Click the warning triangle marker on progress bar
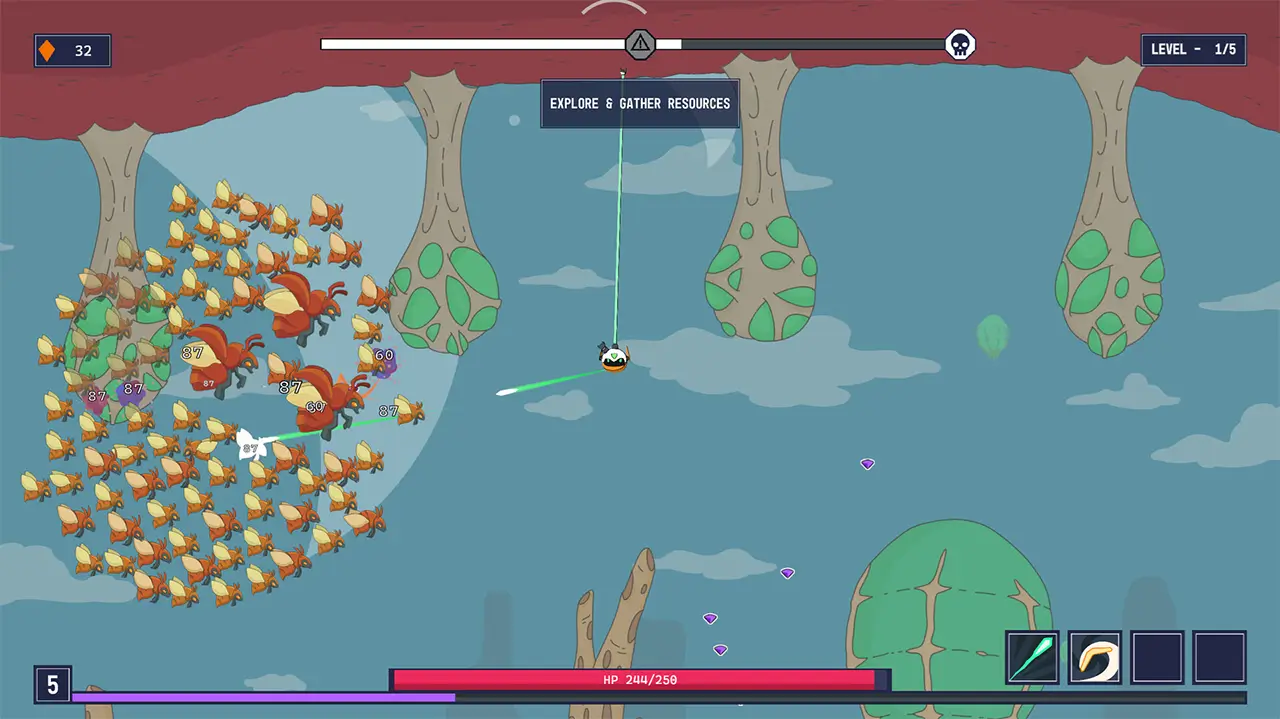 [x=640, y=44]
